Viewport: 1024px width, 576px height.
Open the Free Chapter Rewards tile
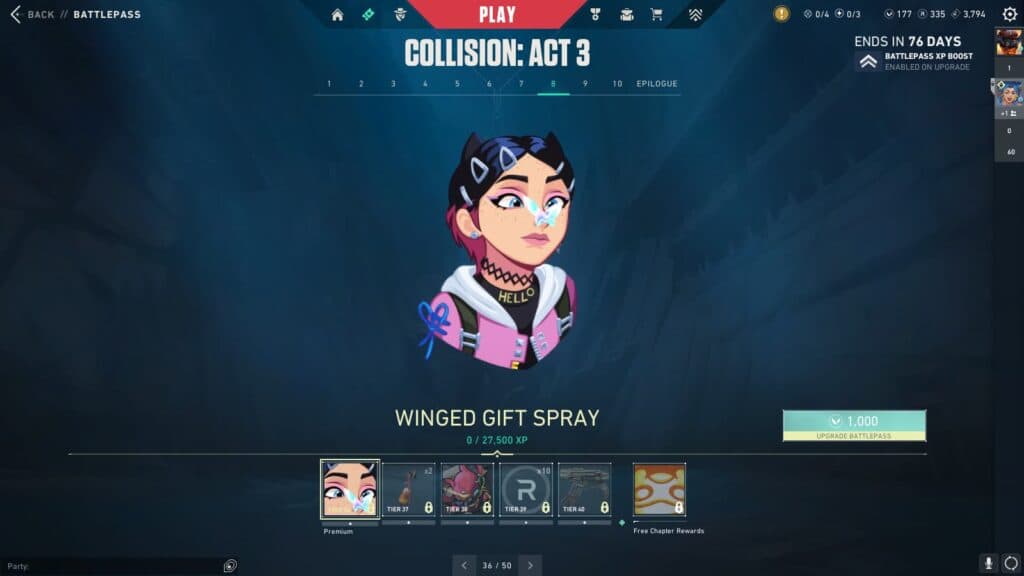pos(659,489)
